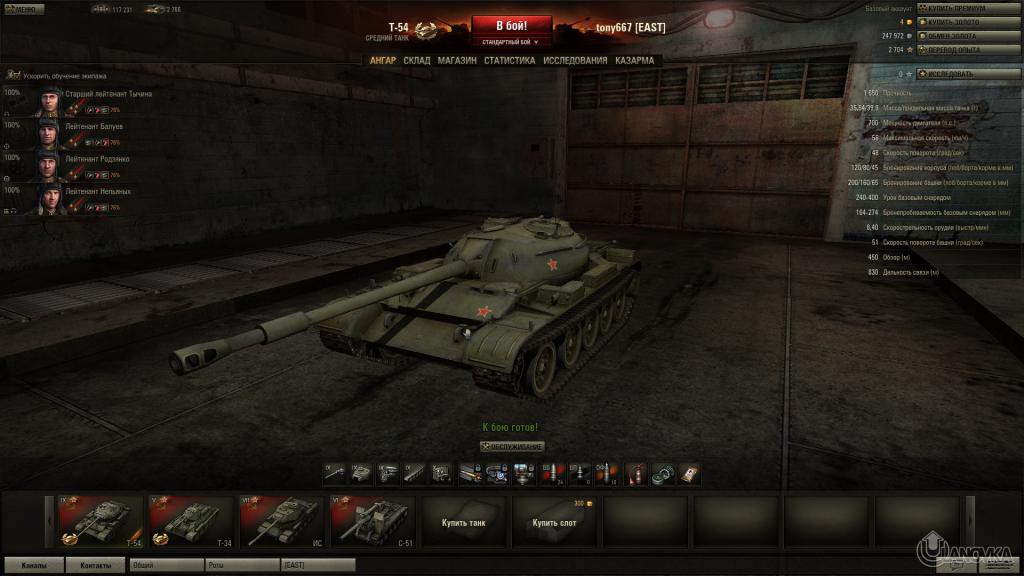This screenshot has width=1024, height=576.
Task: Start battle with the red В бой! button
Action: (511, 25)
